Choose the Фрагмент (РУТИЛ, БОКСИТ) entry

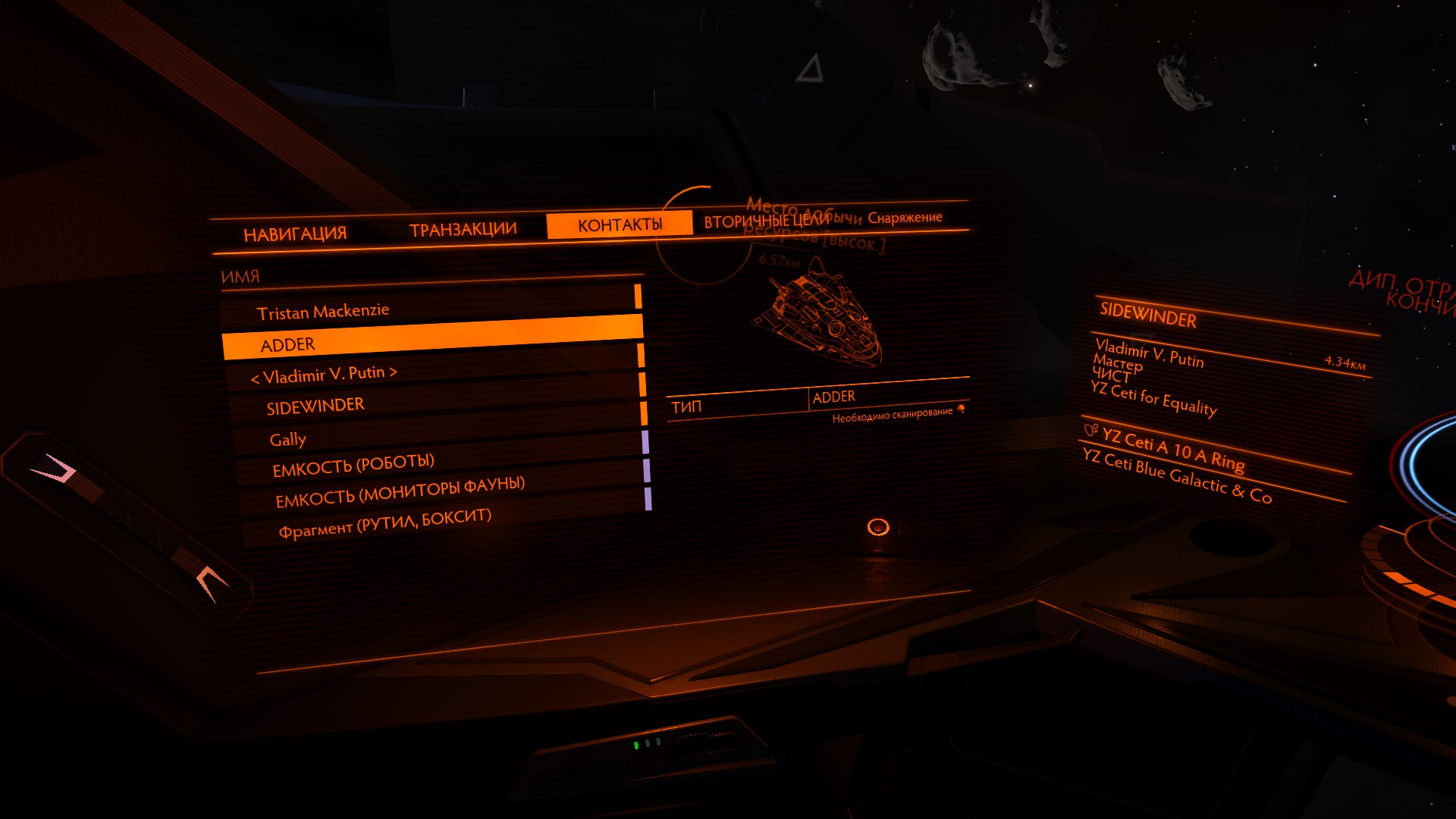[384, 522]
